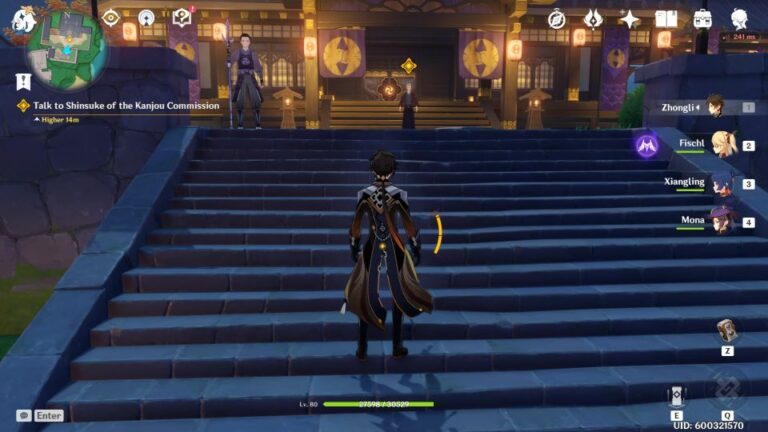The height and width of the screenshot is (432, 768).
Task: Open the inventory backpack icon
Action: (x=703, y=19)
